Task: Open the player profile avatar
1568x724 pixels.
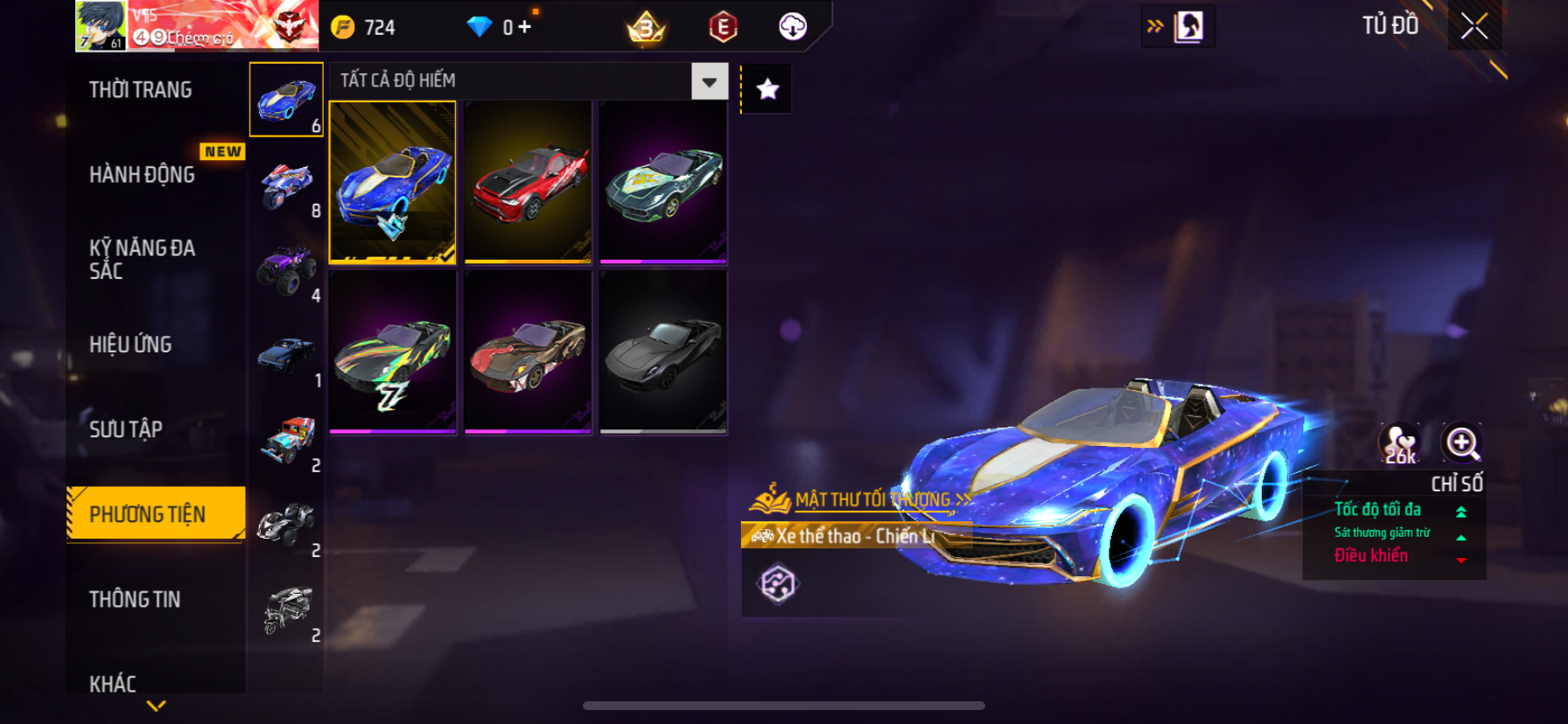Action: [x=101, y=26]
